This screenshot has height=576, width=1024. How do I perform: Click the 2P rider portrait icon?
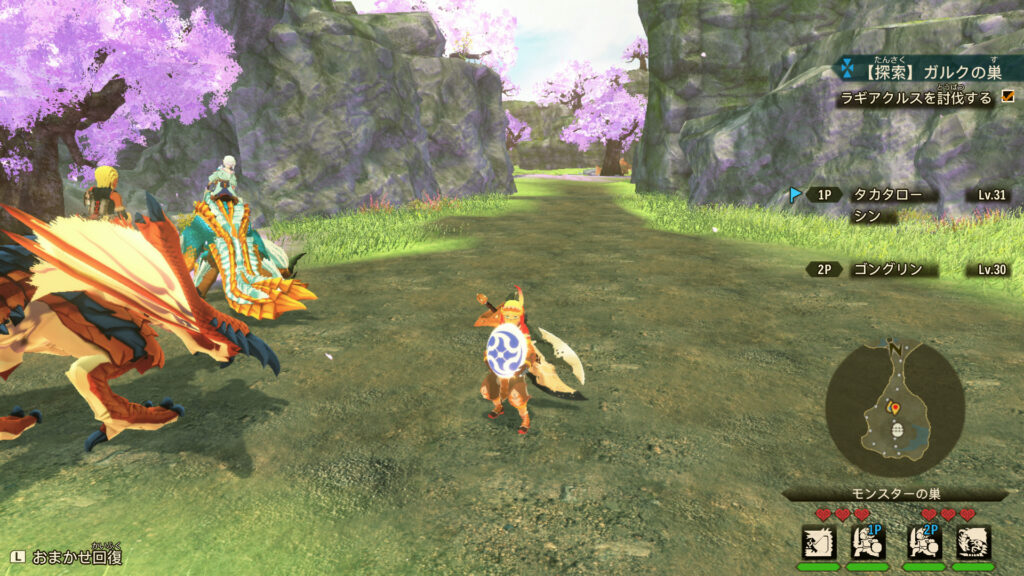[x=925, y=543]
